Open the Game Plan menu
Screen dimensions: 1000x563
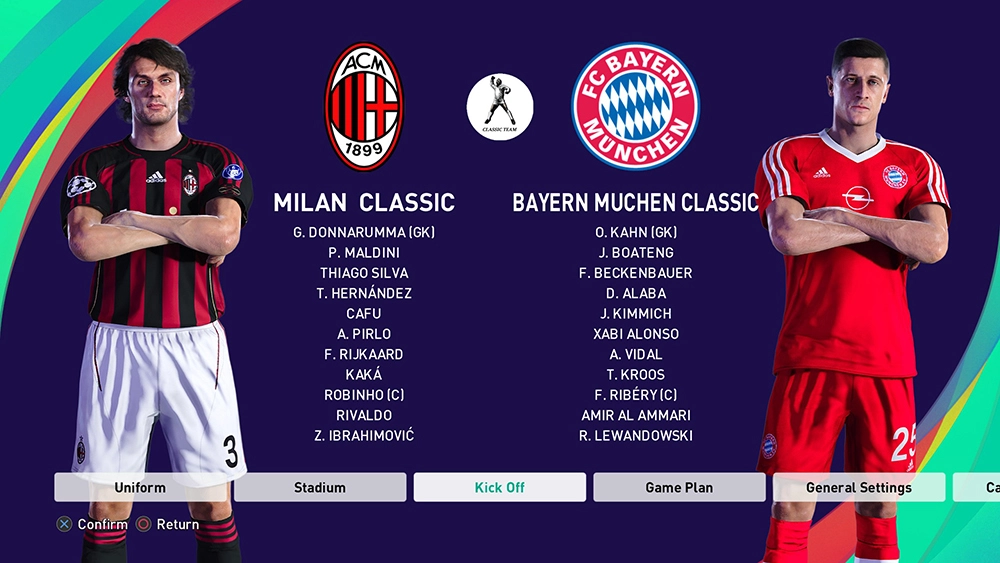point(679,487)
